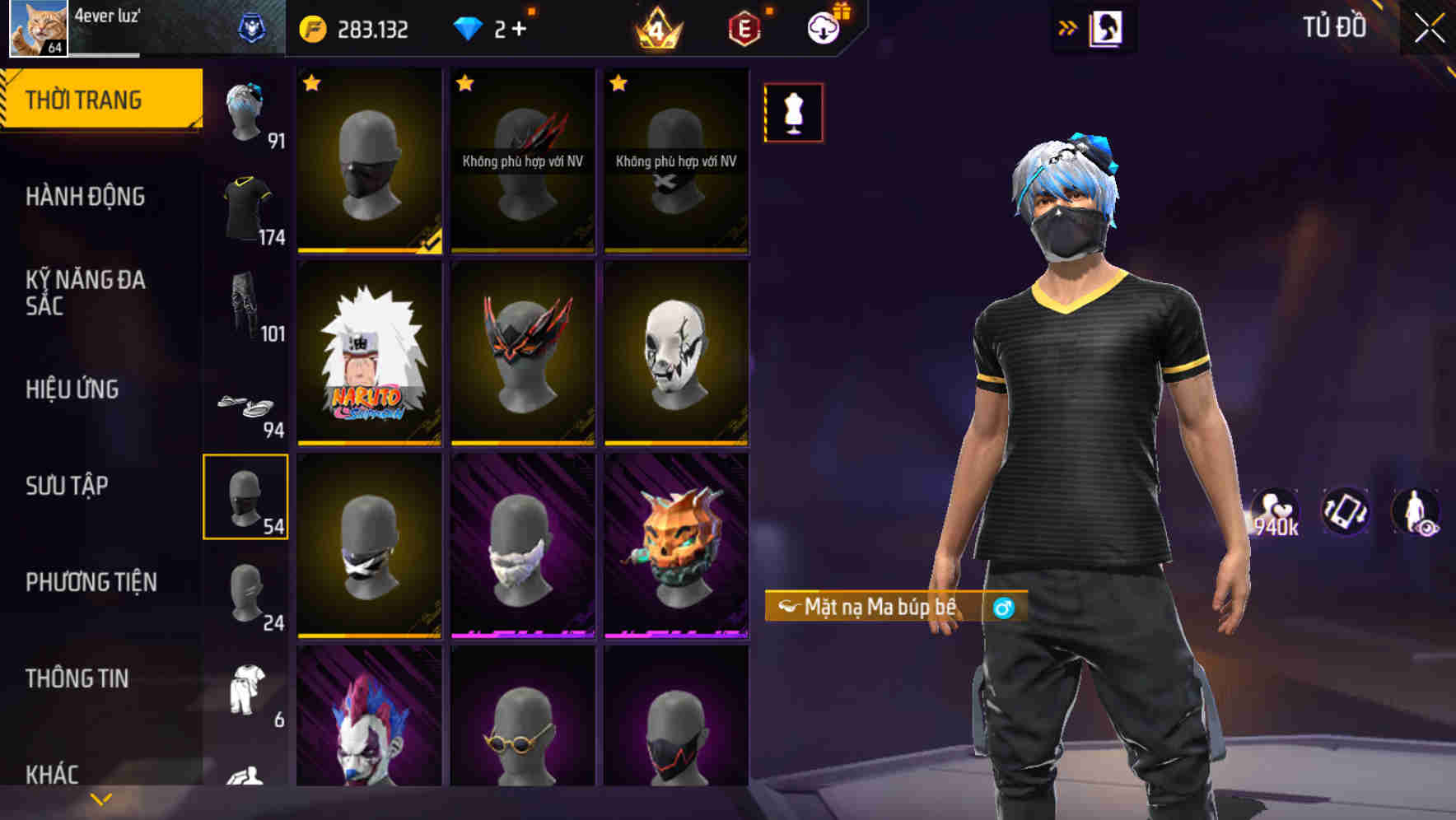Collapse the panel using the double chevron arrows
Image resolution: width=1456 pixels, height=820 pixels.
pos(1067,26)
